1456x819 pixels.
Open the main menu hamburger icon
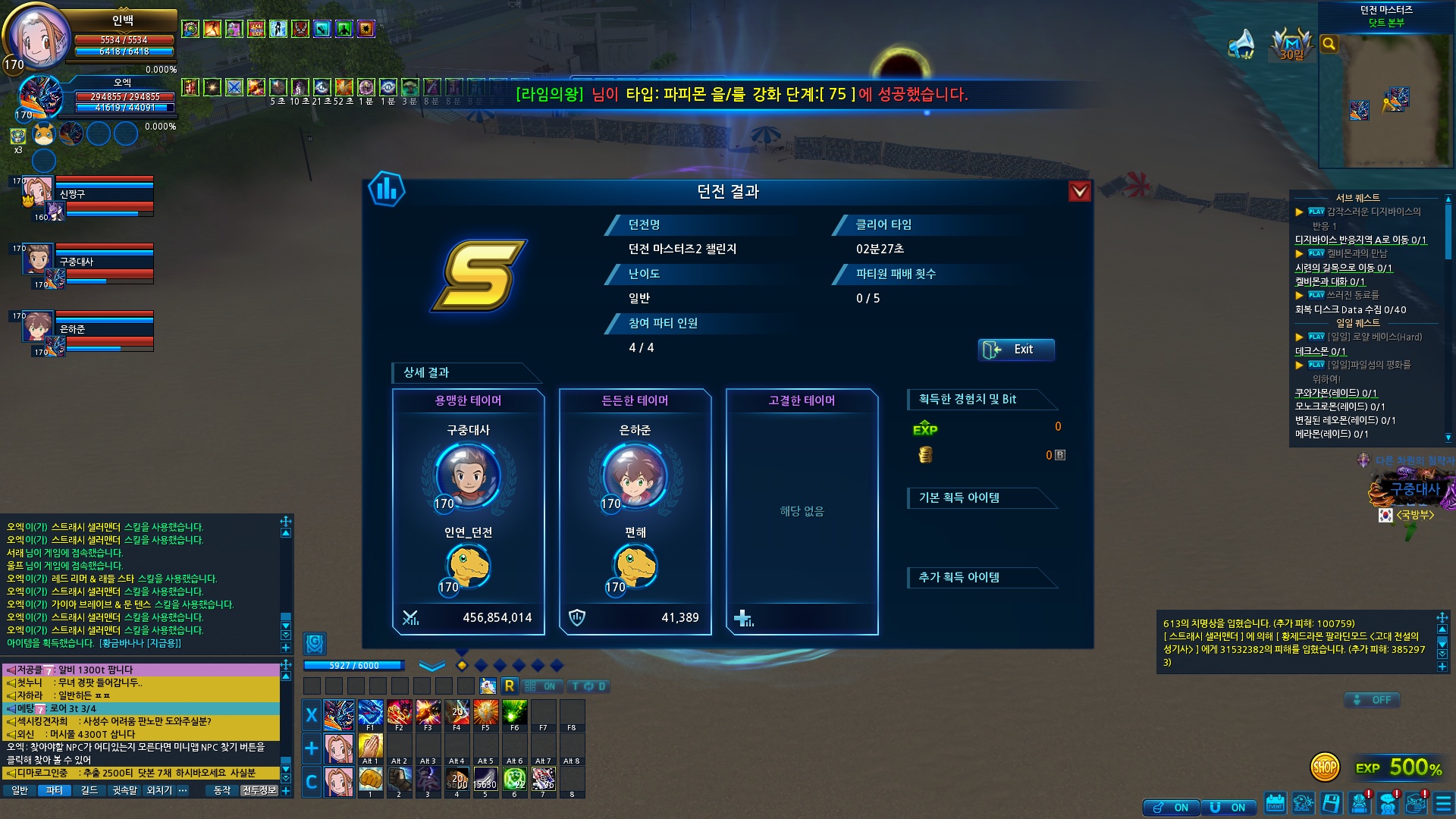coord(1443,804)
